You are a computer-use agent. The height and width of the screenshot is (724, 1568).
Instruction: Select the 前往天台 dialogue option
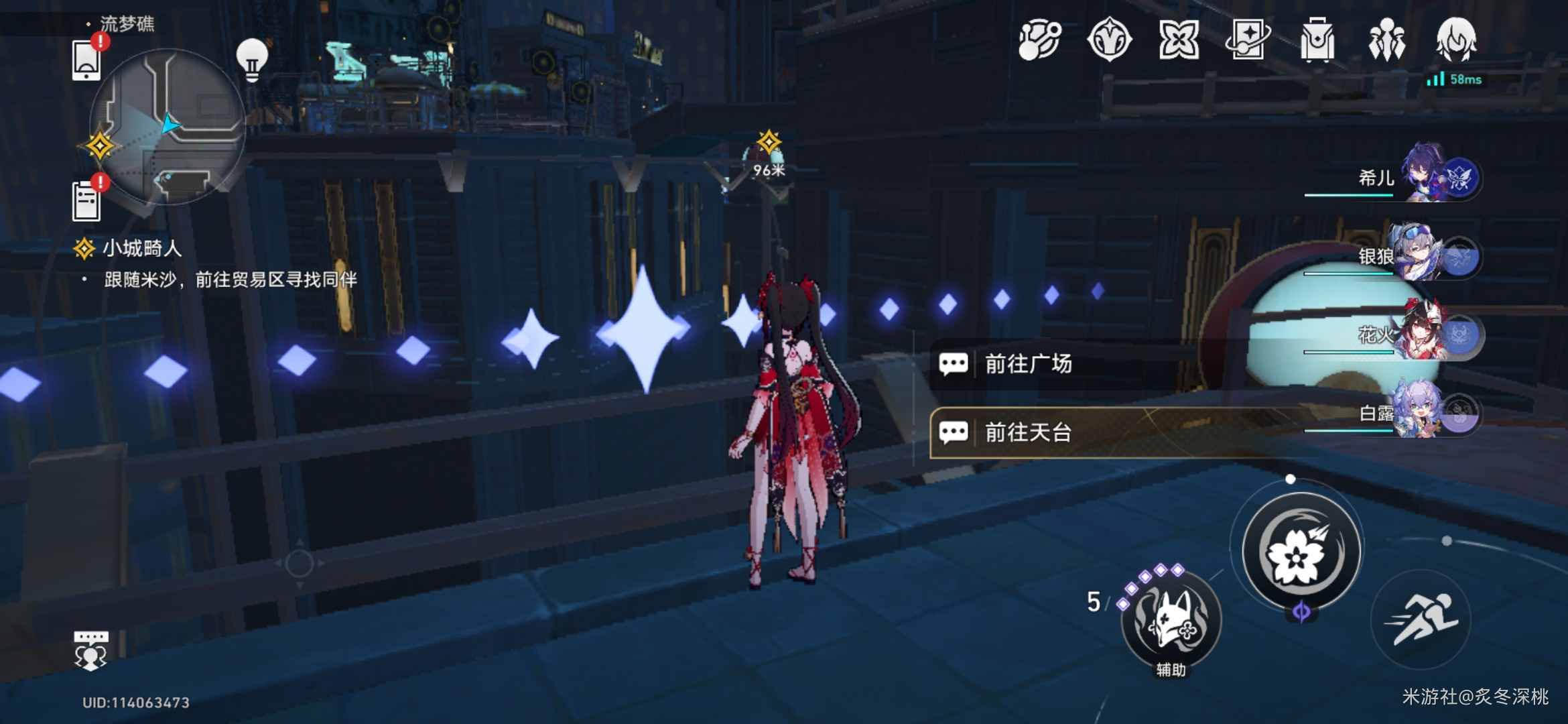click(1028, 432)
